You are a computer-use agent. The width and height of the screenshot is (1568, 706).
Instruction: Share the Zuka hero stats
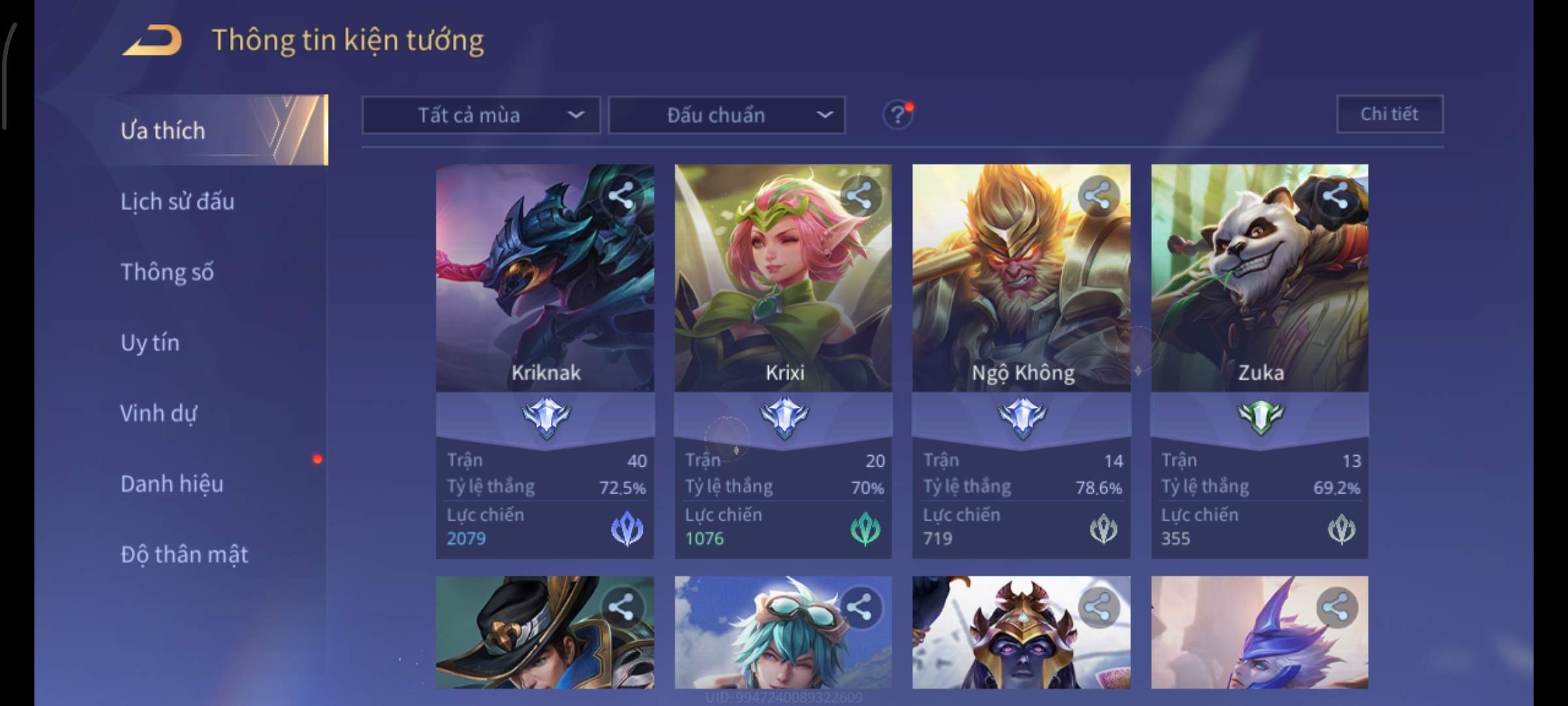(1335, 195)
